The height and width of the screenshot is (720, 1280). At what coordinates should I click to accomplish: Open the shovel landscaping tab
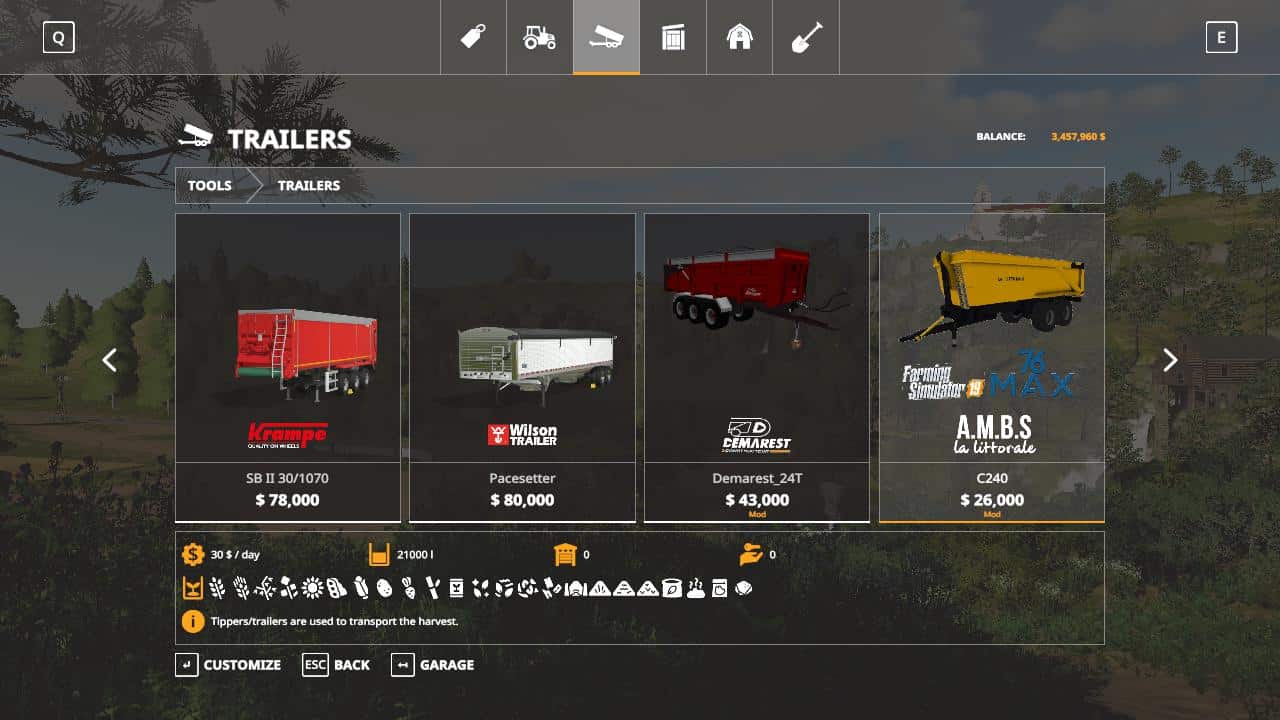(806, 38)
